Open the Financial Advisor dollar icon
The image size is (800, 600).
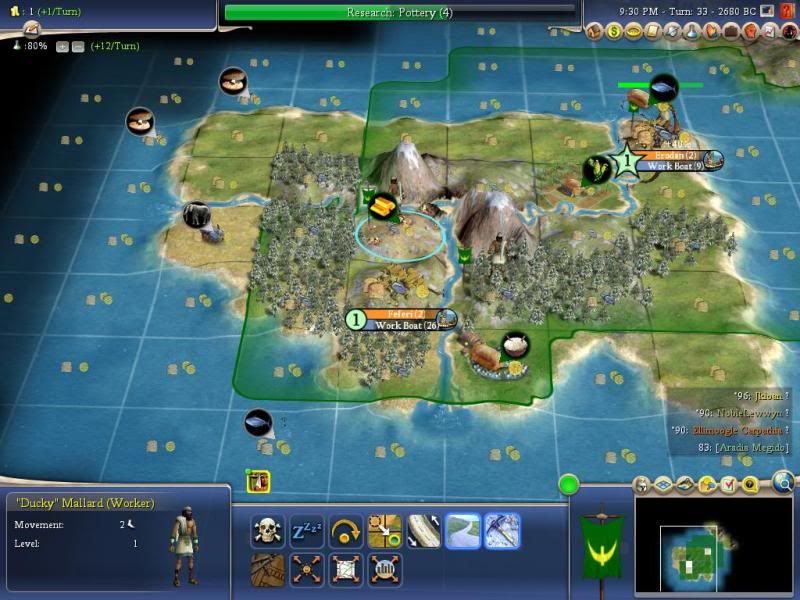(x=614, y=32)
